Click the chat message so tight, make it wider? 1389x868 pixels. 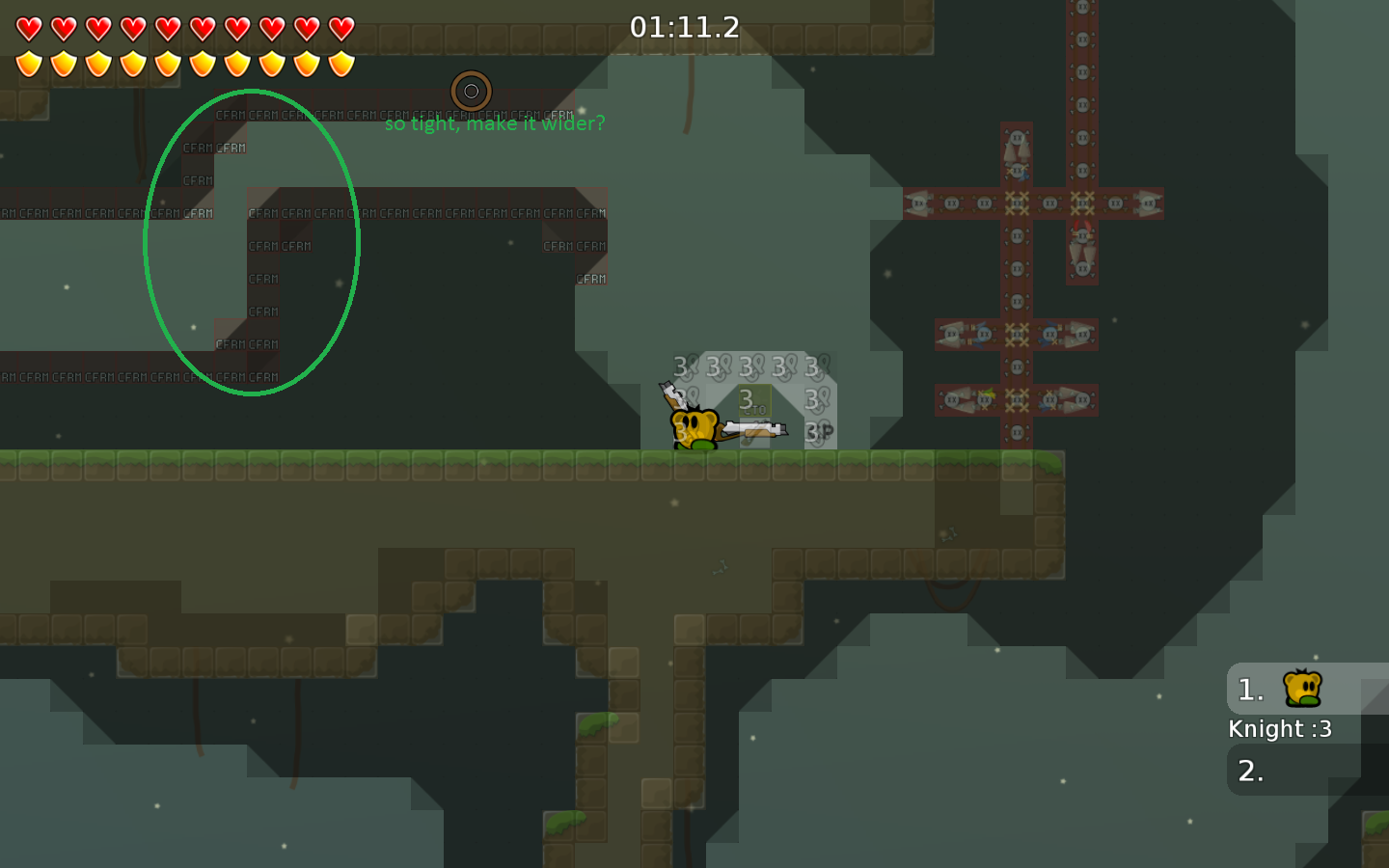[x=496, y=123]
